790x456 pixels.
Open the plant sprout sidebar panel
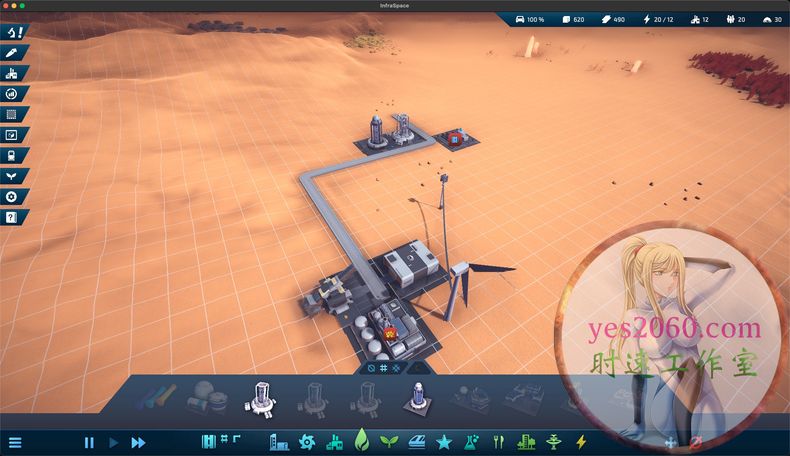tap(13, 176)
